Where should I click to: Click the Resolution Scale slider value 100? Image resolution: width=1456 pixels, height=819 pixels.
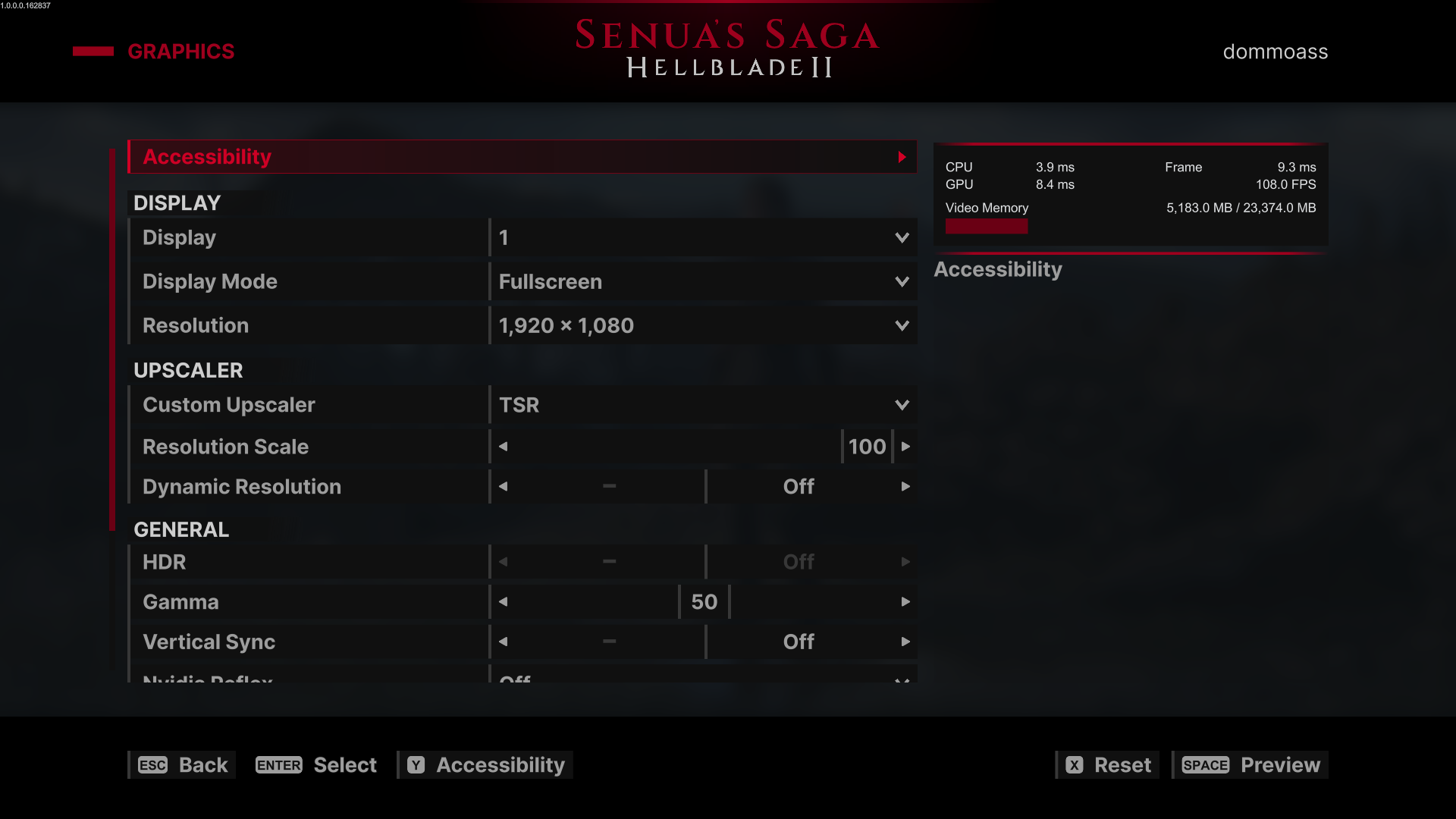[x=867, y=447]
